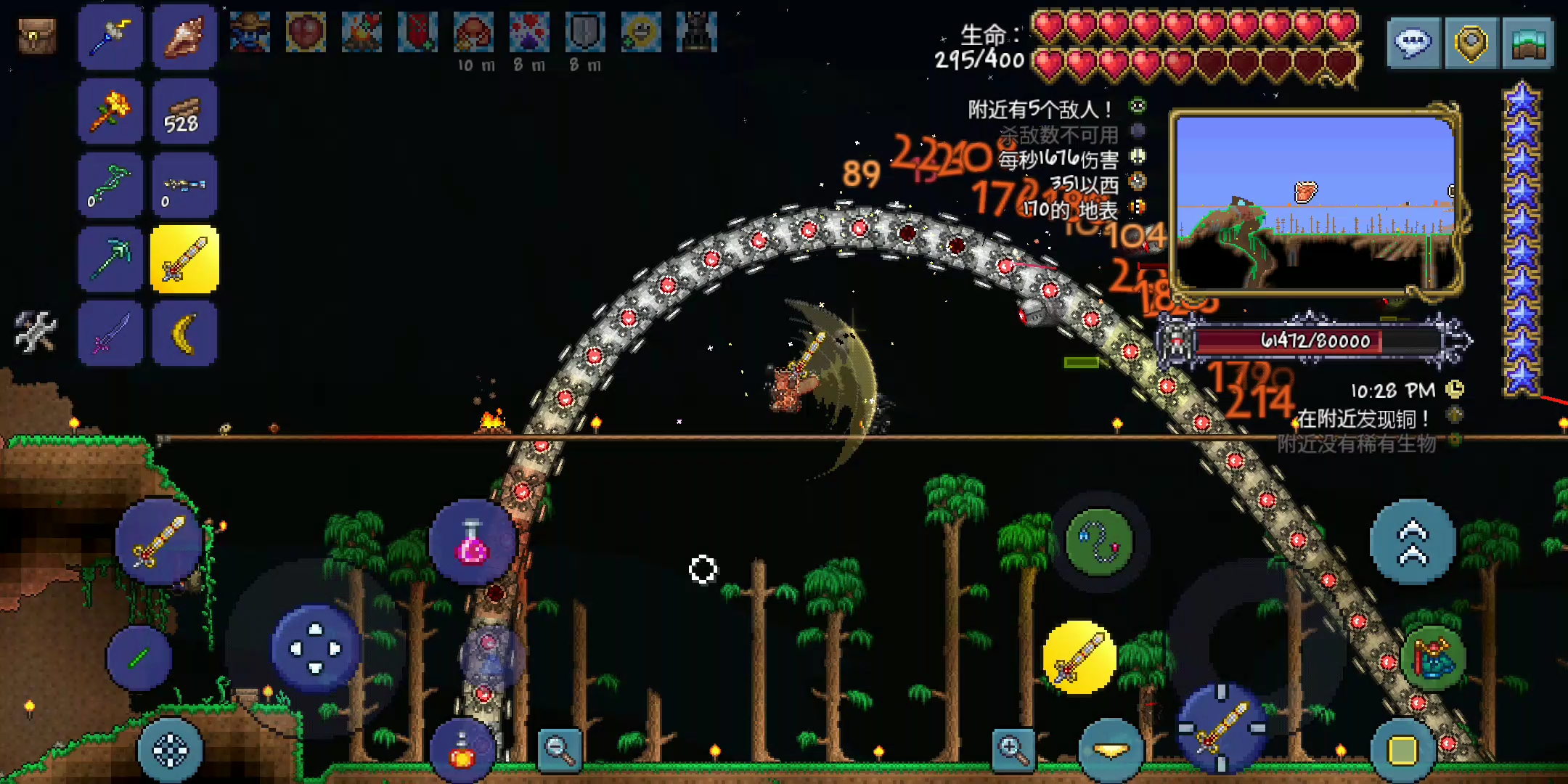Screen dimensions: 1568x784
Task: Choose the wood stack of 528
Action: [184, 113]
